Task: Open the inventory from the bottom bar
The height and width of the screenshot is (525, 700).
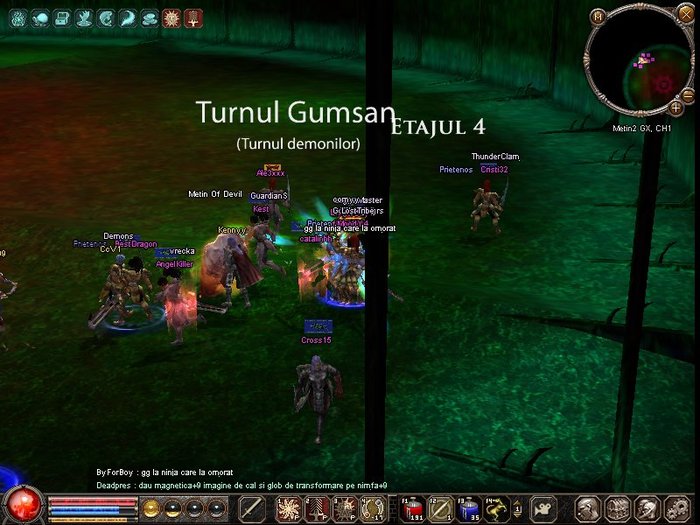Action: (x=617, y=508)
